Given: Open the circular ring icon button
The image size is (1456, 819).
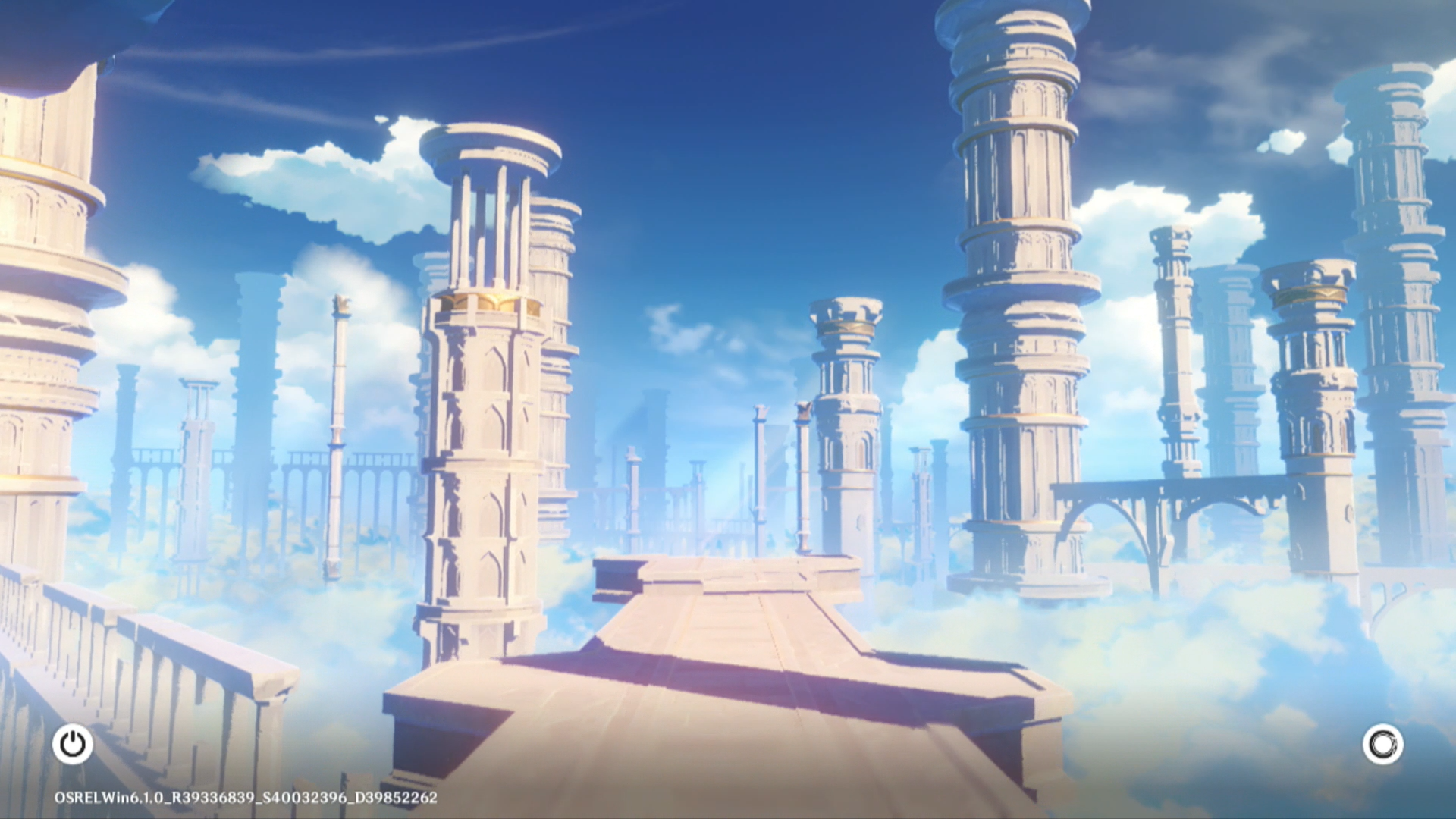Looking at the screenshot, I should tap(1382, 744).
